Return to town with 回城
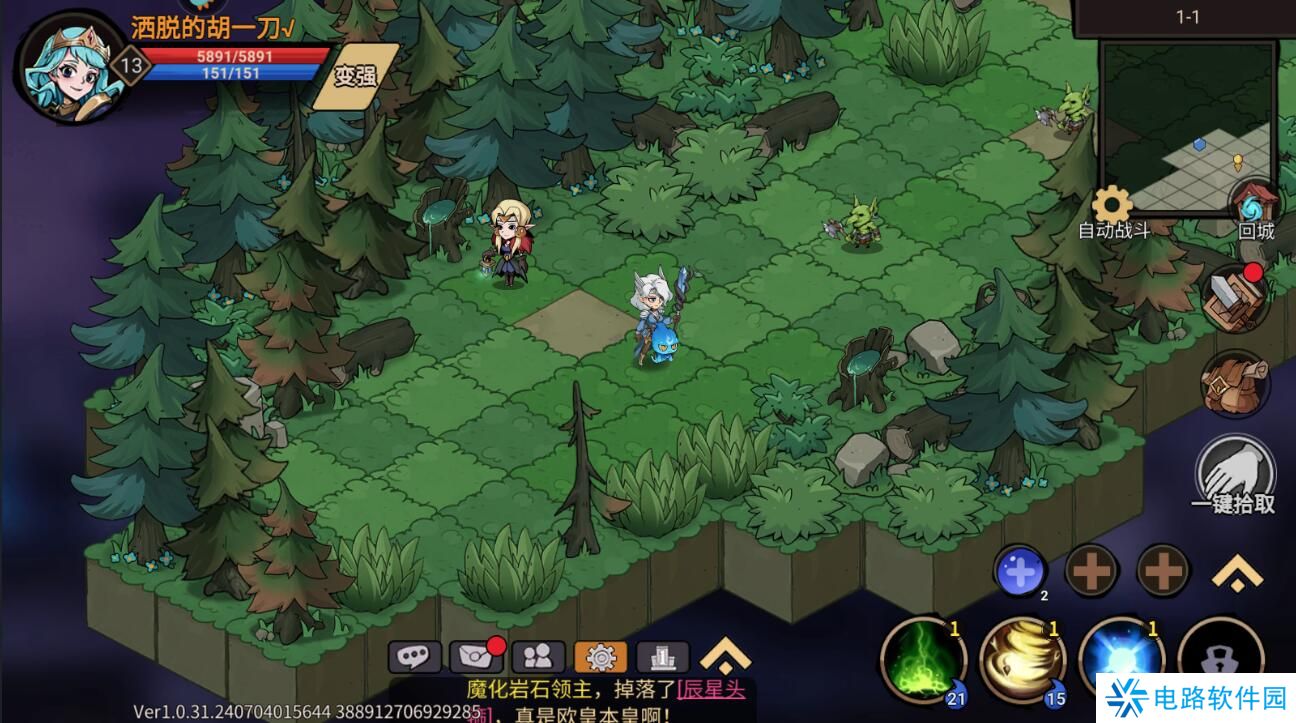This screenshot has height=723, width=1296. click(x=1255, y=208)
